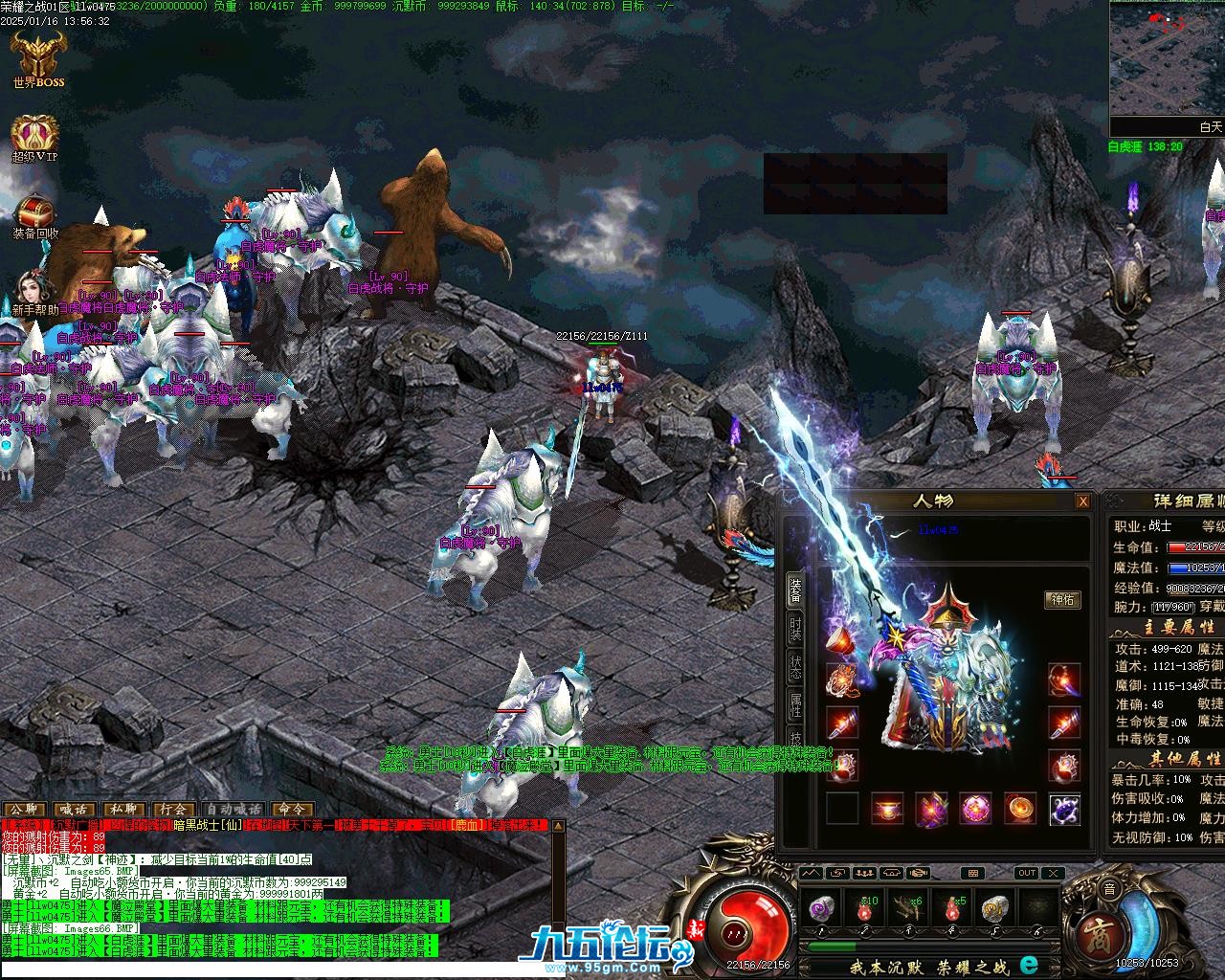1225x980 pixels.
Task: Close the 人物 character window
Action: tap(1082, 501)
